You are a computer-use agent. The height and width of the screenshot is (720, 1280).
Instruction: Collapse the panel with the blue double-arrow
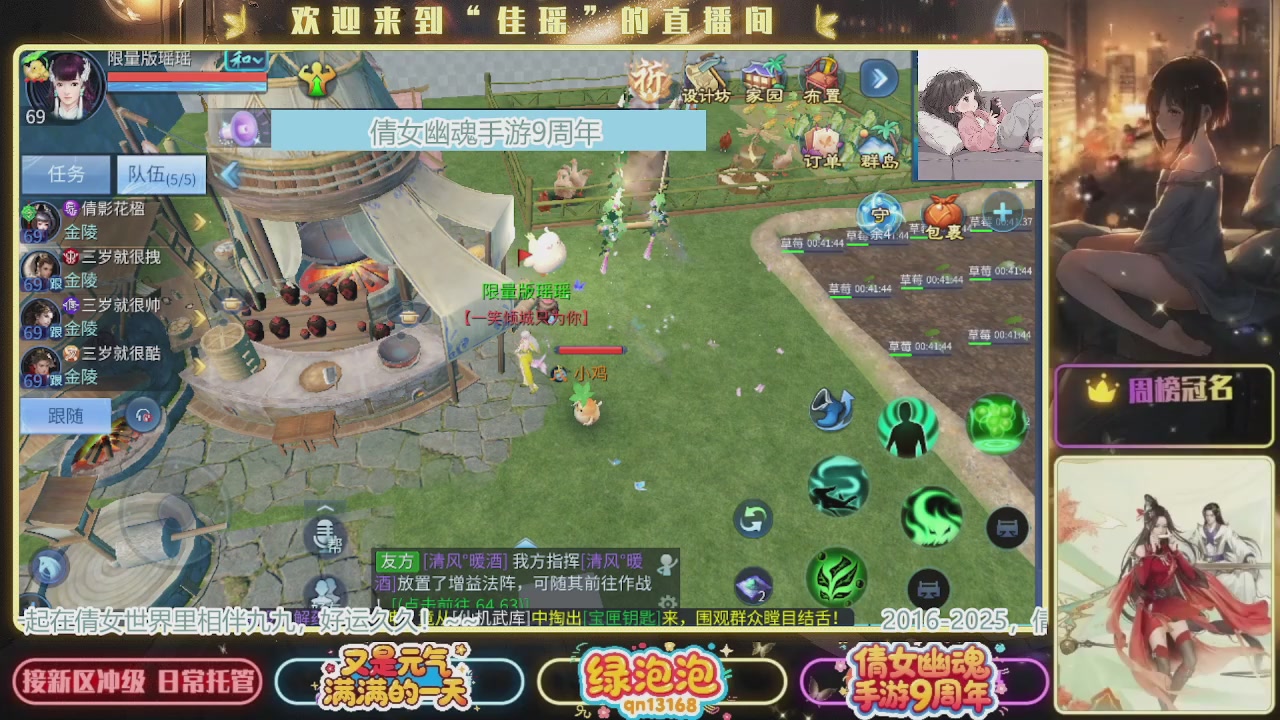[x=878, y=77]
